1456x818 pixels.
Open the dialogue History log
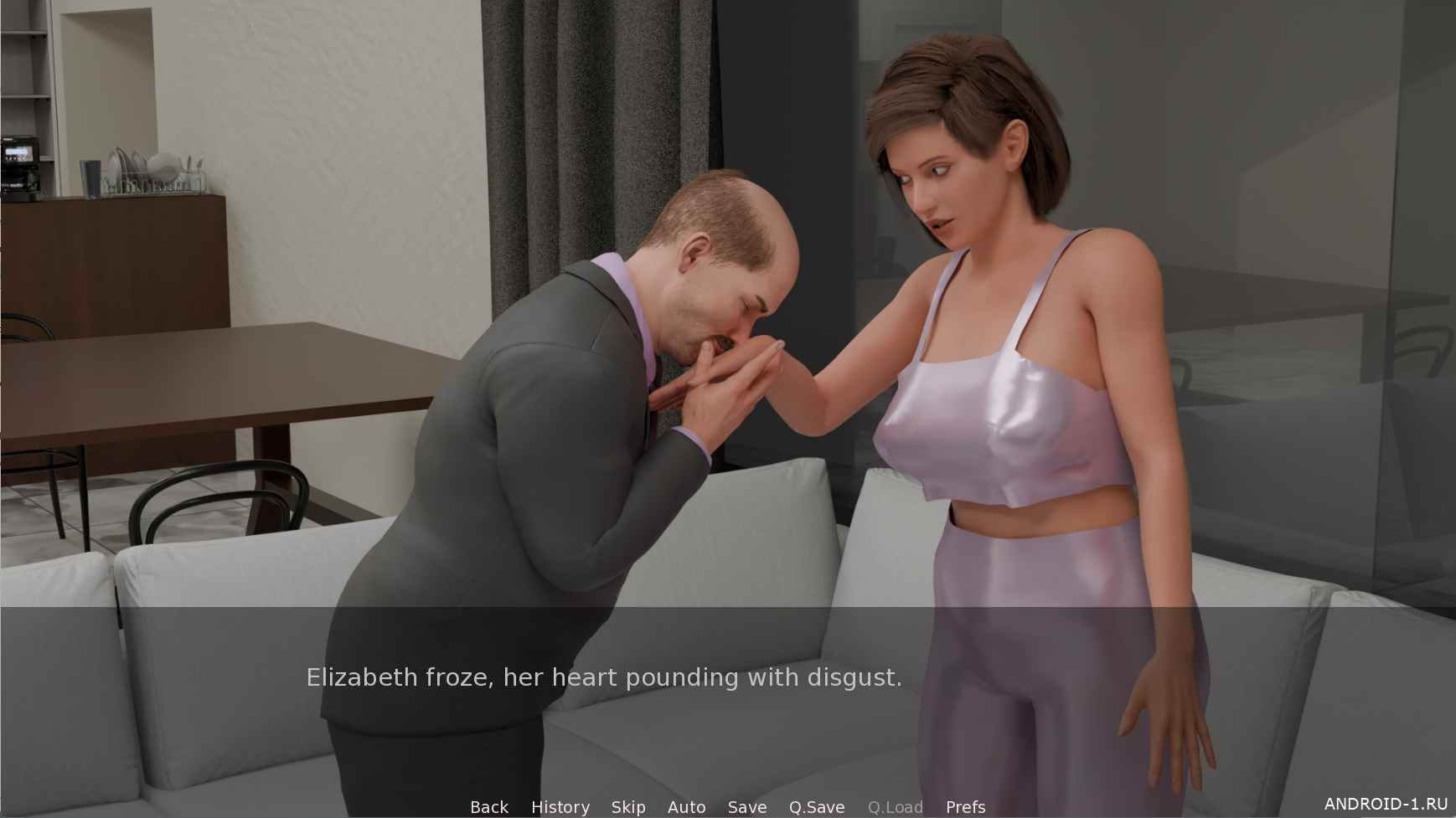[560, 807]
